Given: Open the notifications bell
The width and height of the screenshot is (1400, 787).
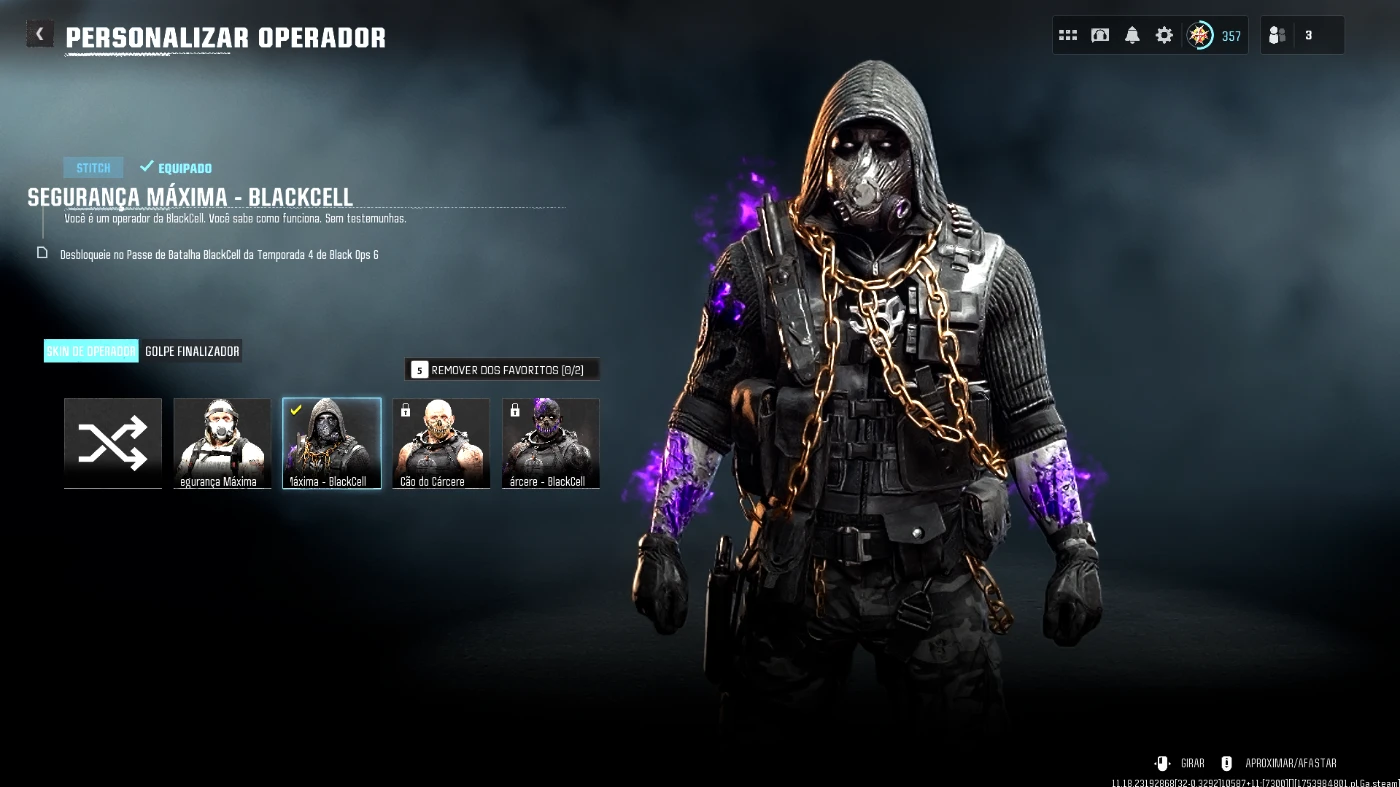Looking at the screenshot, I should click(x=1132, y=36).
